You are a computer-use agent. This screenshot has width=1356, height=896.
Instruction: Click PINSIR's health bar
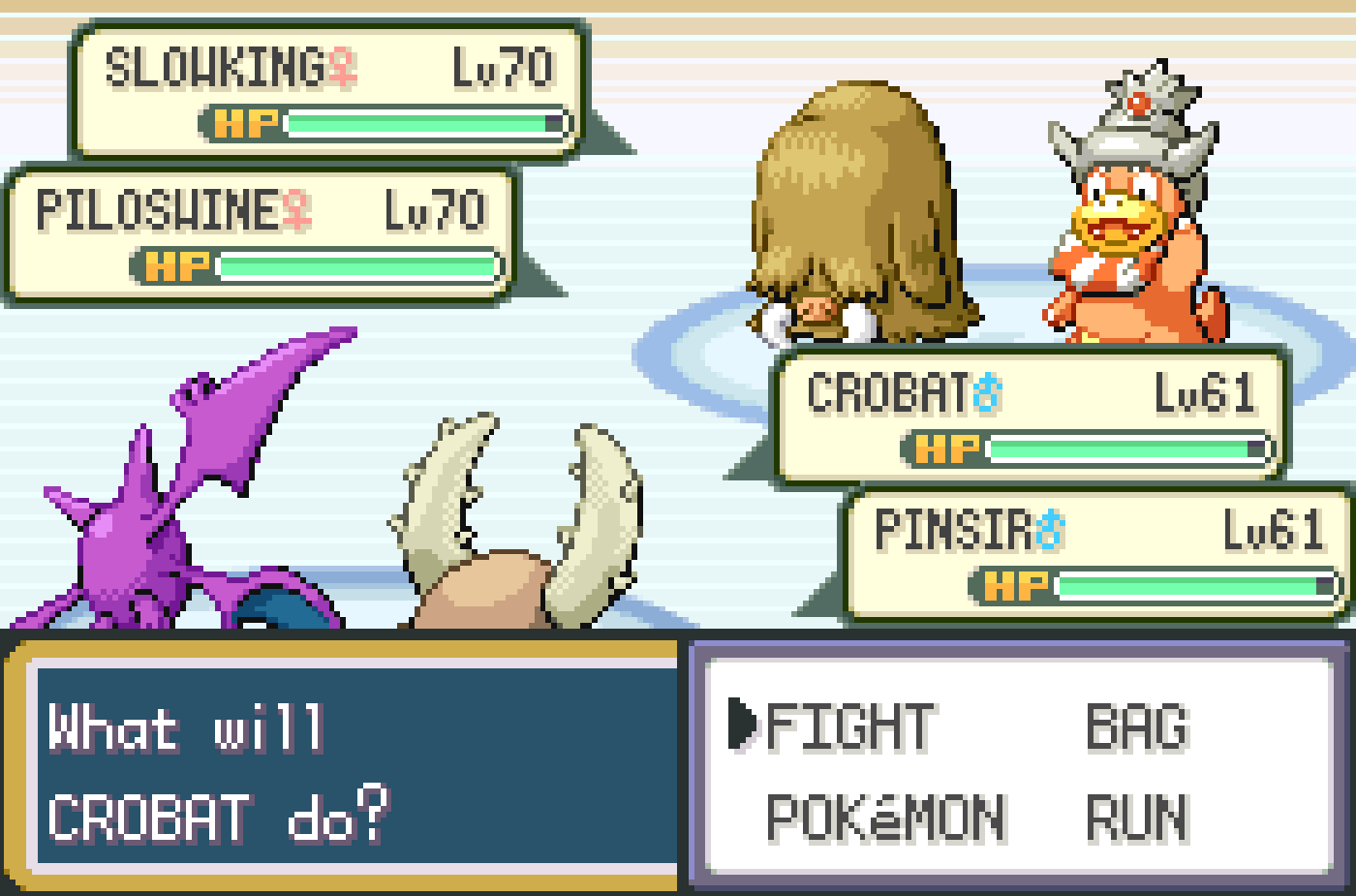(x=1186, y=586)
